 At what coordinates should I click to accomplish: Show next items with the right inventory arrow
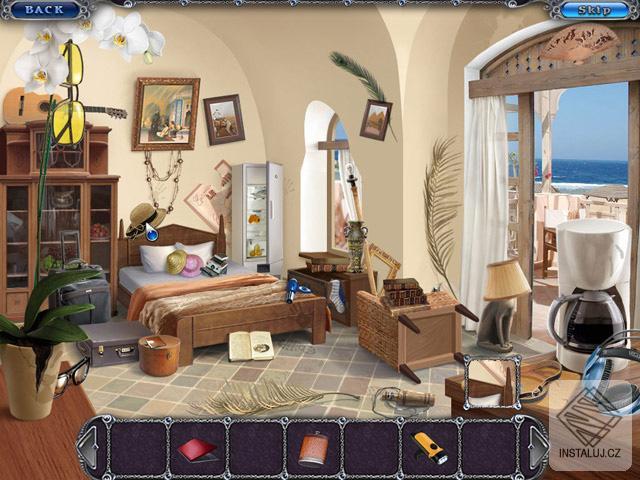pyautogui.click(x=537, y=449)
